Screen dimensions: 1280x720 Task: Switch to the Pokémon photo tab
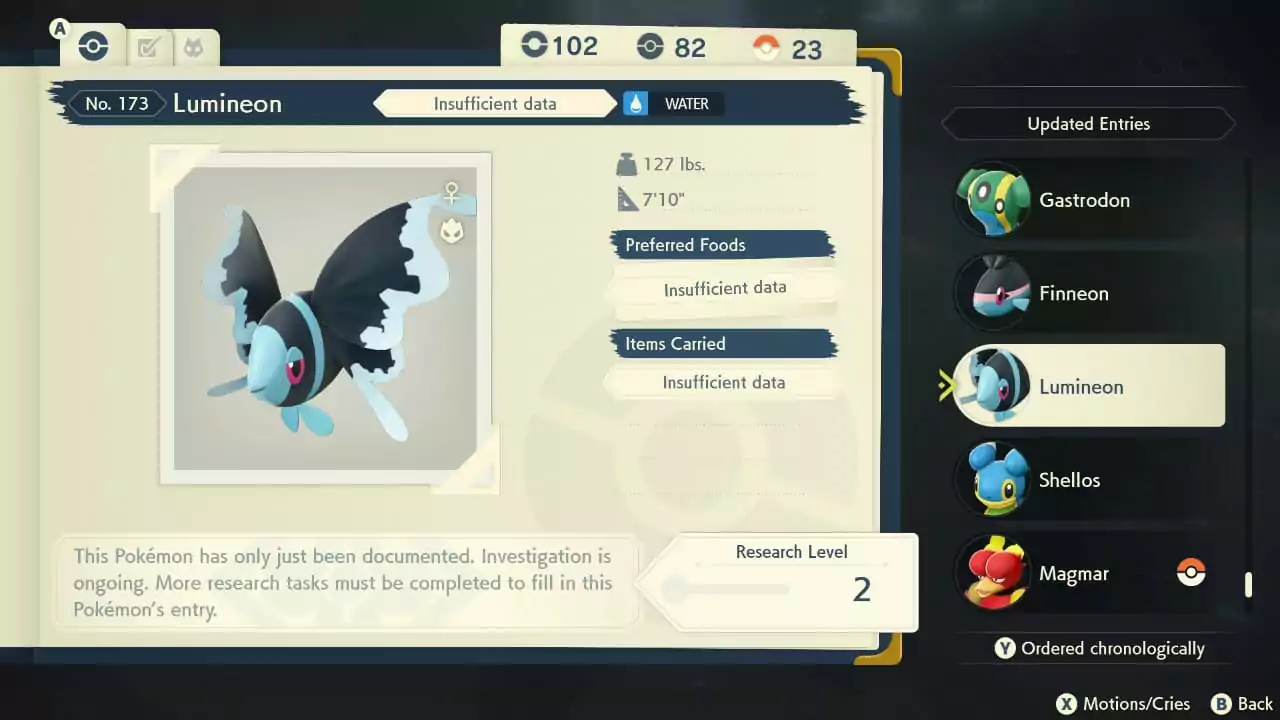[194, 45]
